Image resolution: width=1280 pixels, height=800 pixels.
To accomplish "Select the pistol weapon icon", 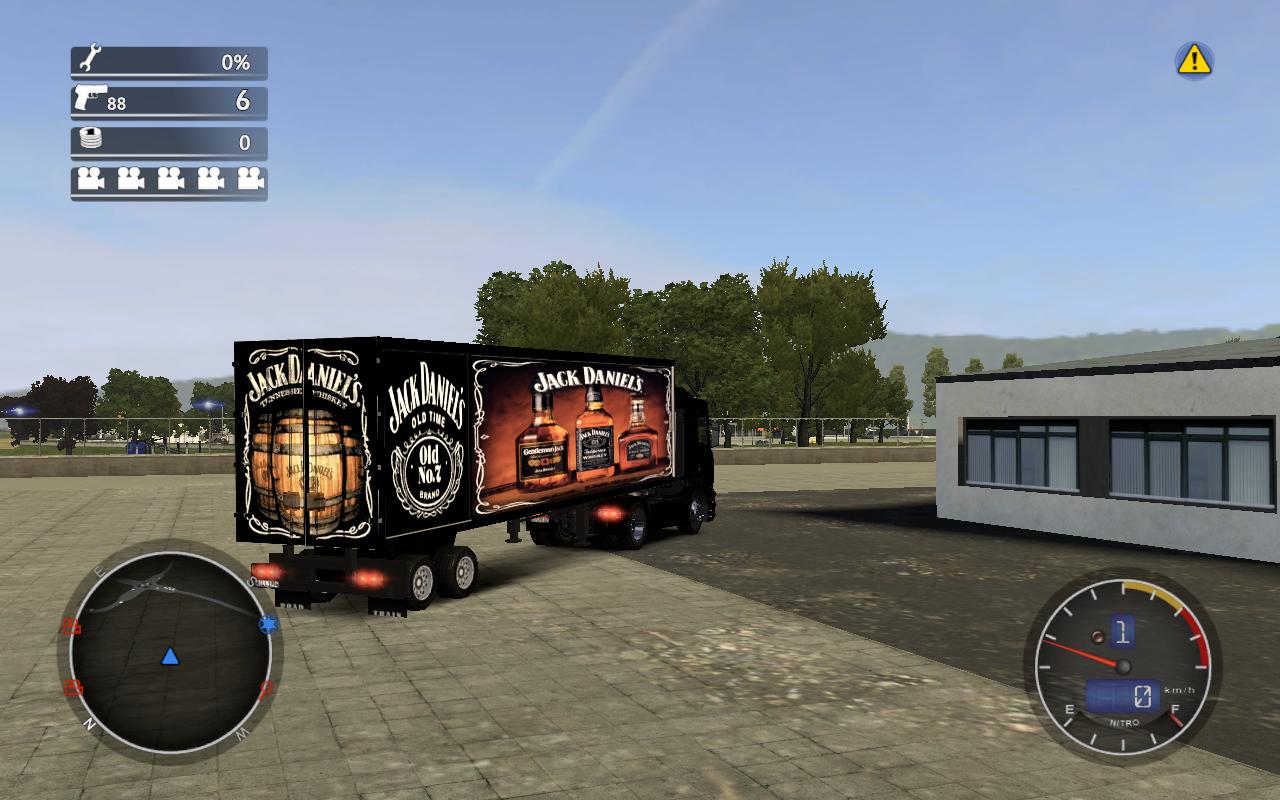I will click(x=90, y=99).
